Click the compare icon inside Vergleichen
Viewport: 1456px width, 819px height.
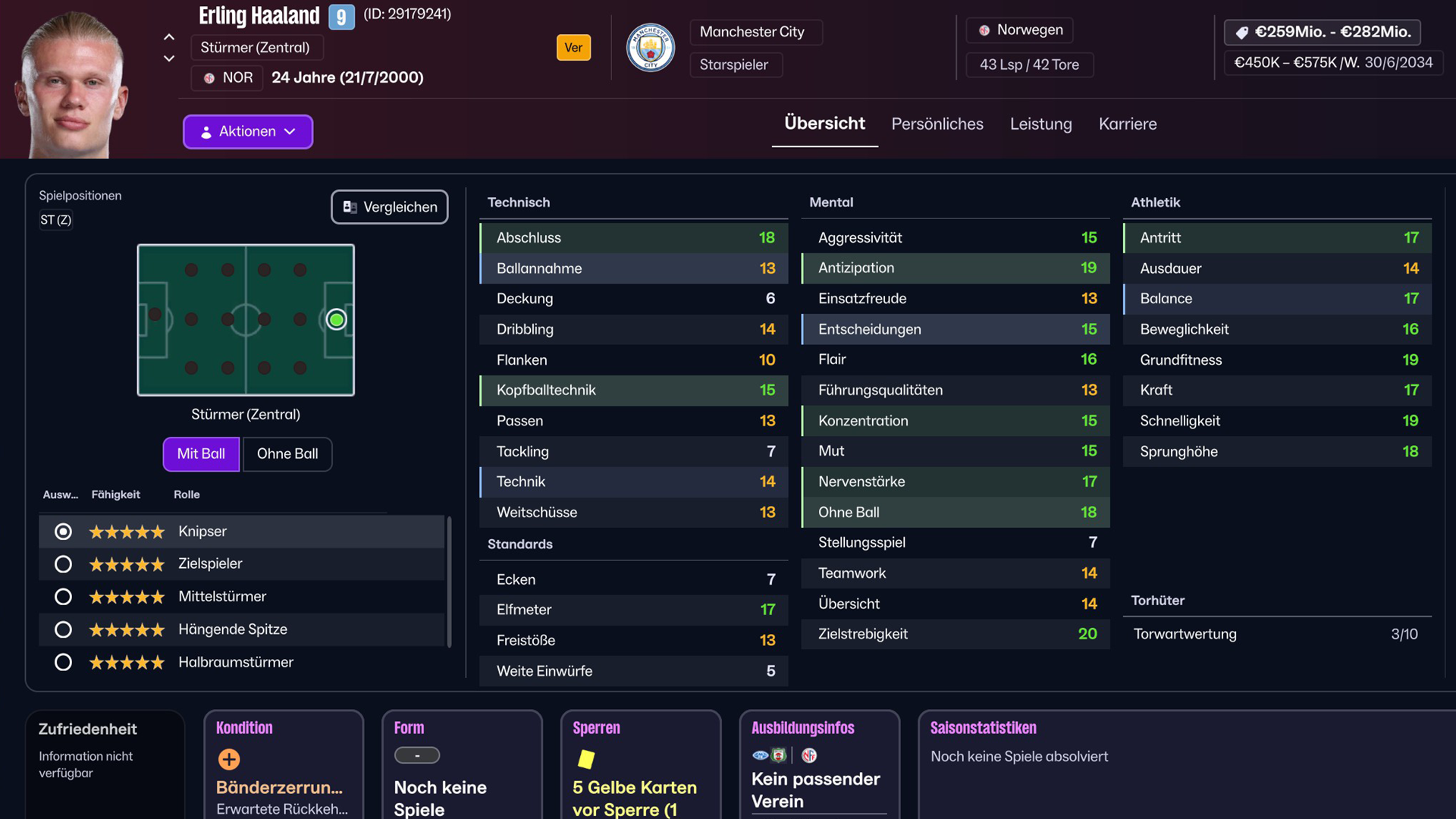[350, 206]
